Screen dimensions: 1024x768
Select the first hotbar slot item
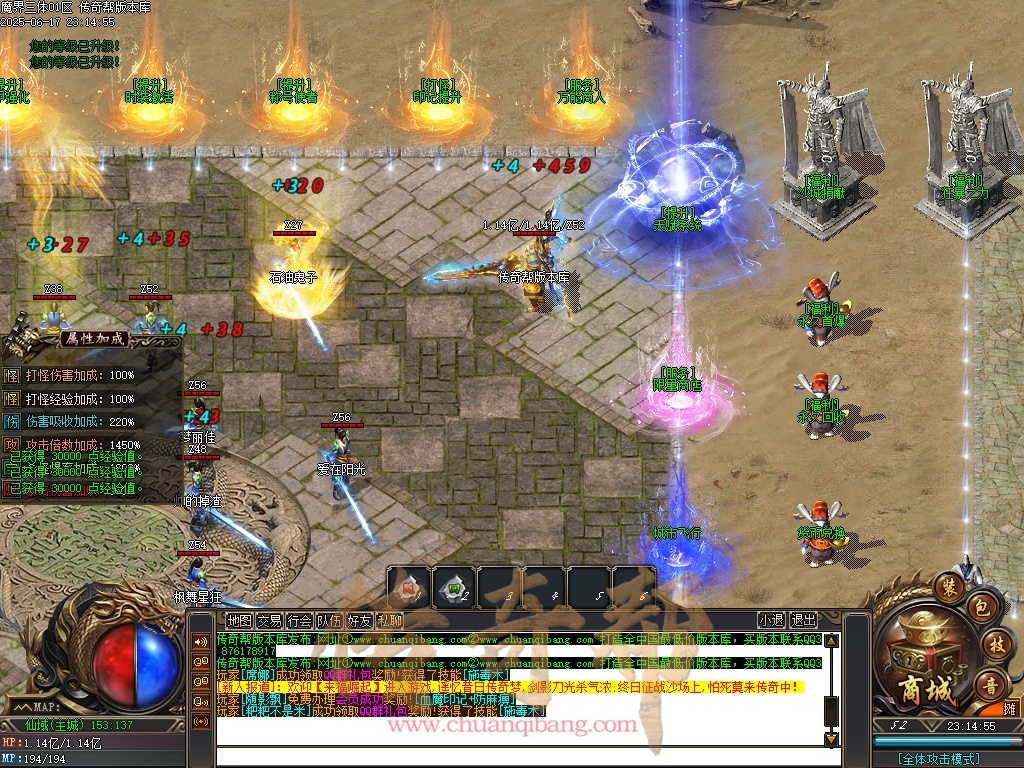(409, 588)
